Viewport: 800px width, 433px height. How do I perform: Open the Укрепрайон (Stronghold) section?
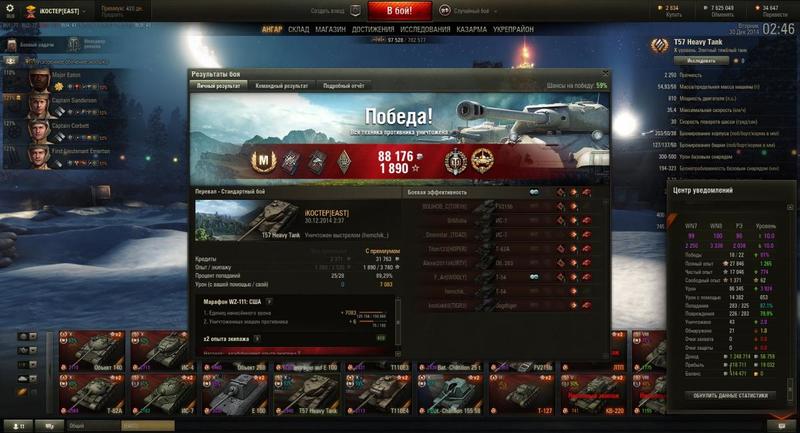pos(512,30)
